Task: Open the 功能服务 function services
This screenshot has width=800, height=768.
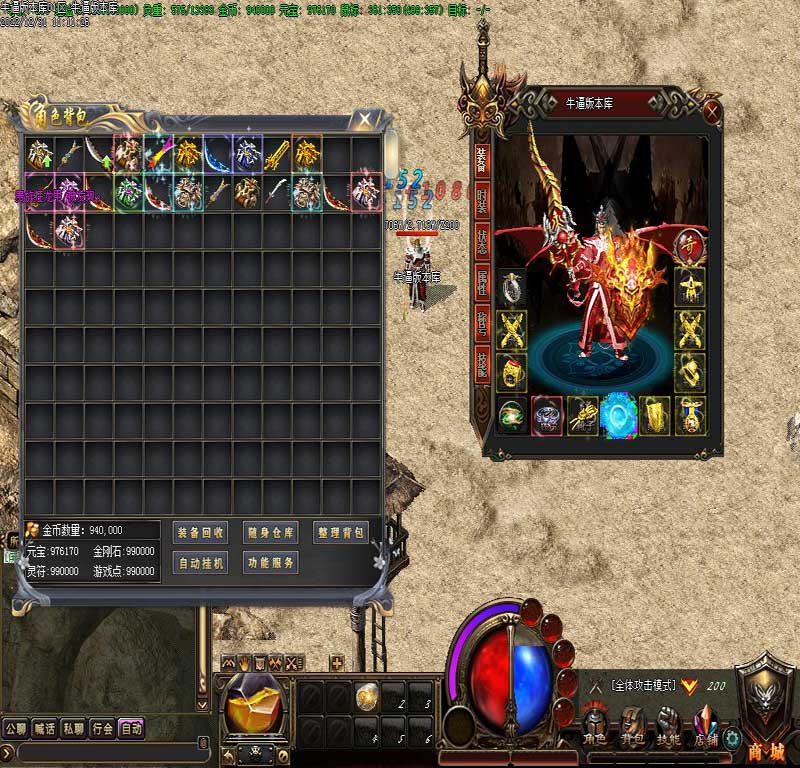Action: (270, 563)
